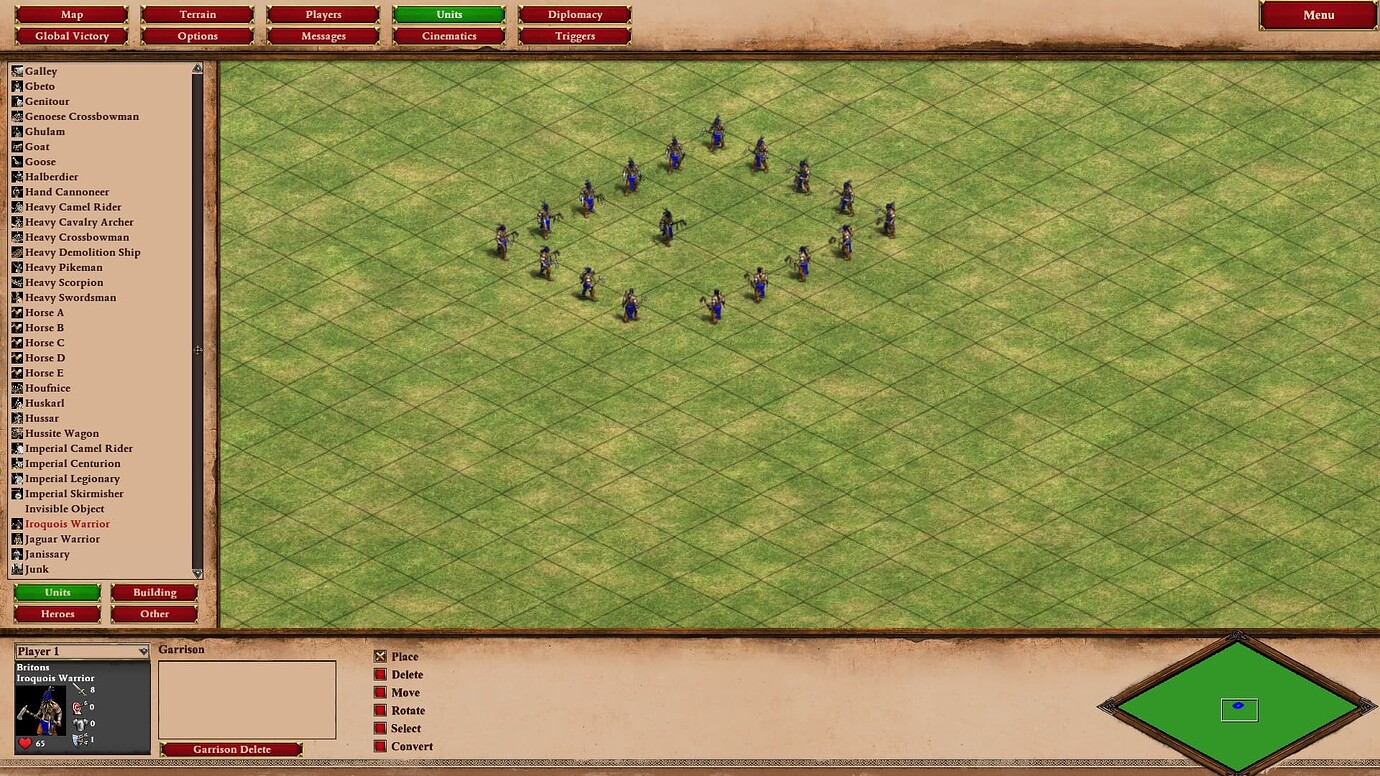
Task: Enable Delete mode checkbox
Action: tap(378, 674)
